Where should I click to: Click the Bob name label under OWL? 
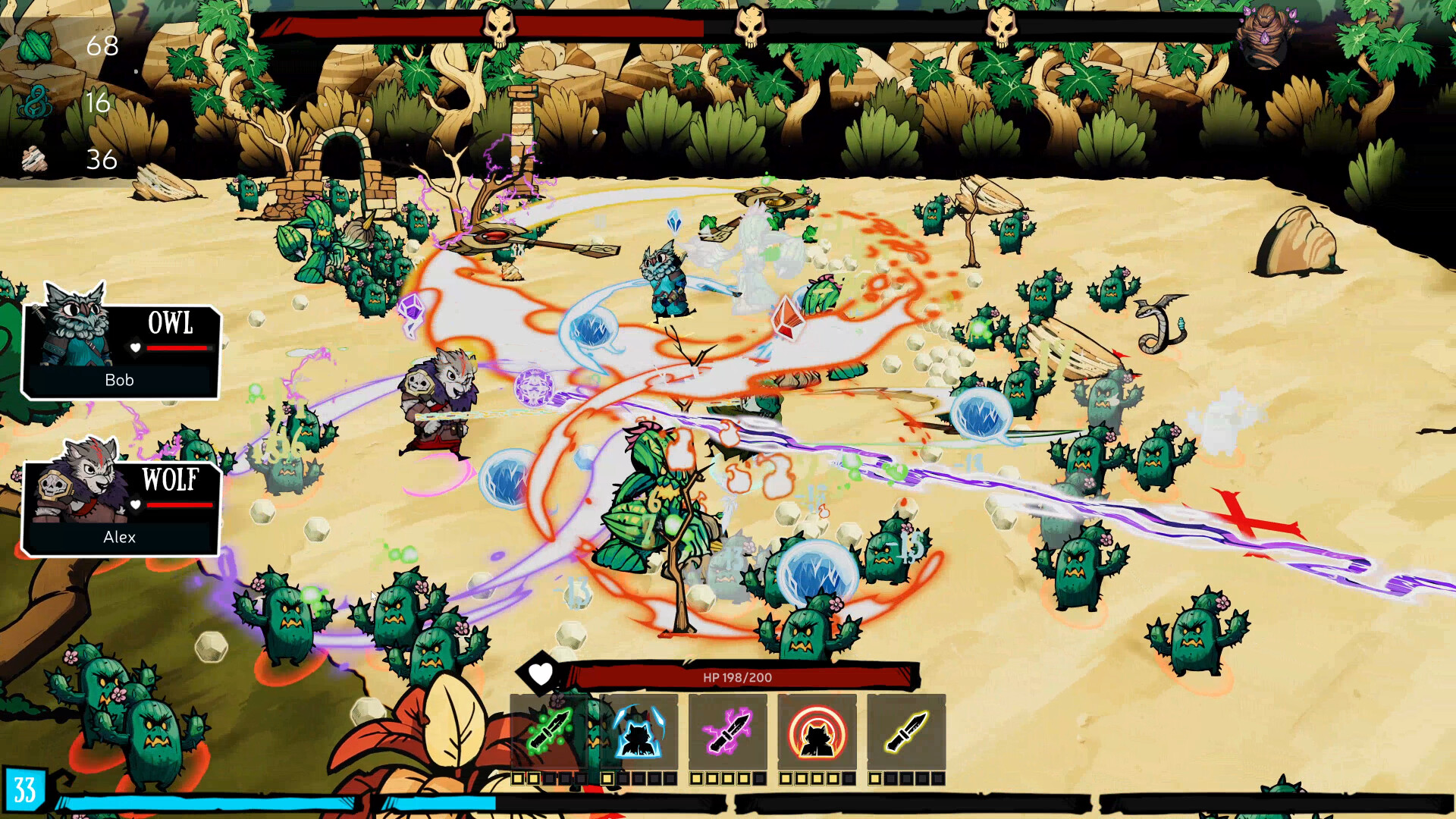pyautogui.click(x=121, y=380)
